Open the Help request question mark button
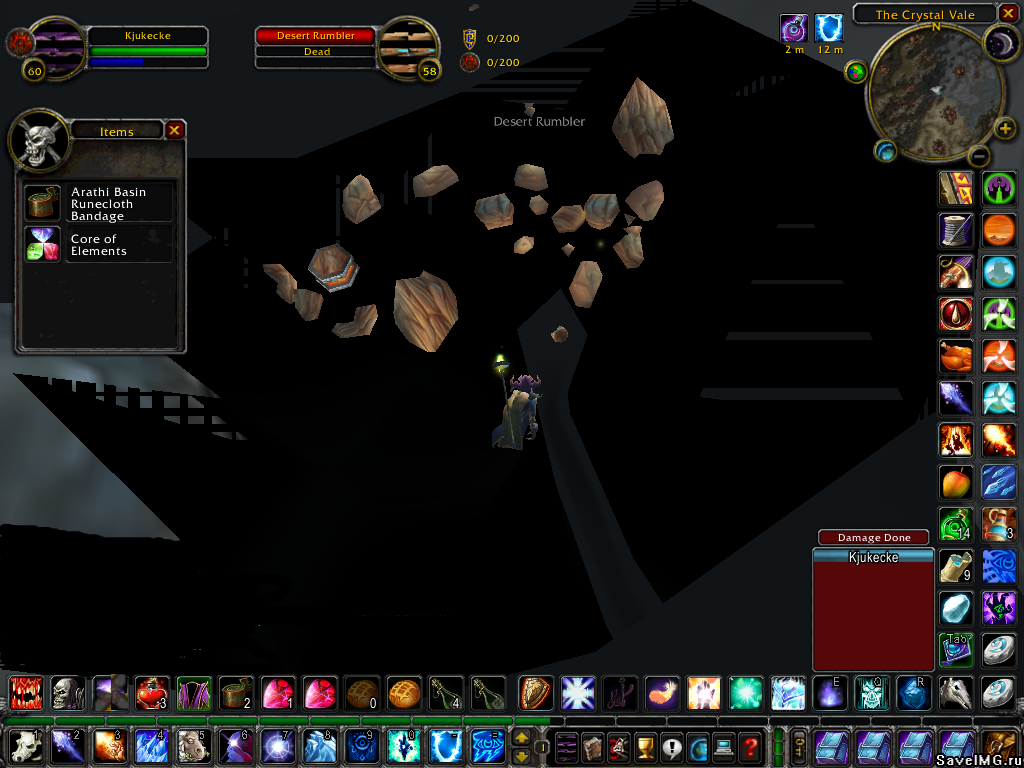The height and width of the screenshot is (768, 1024). pyautogui.click(x=750, y=746)
